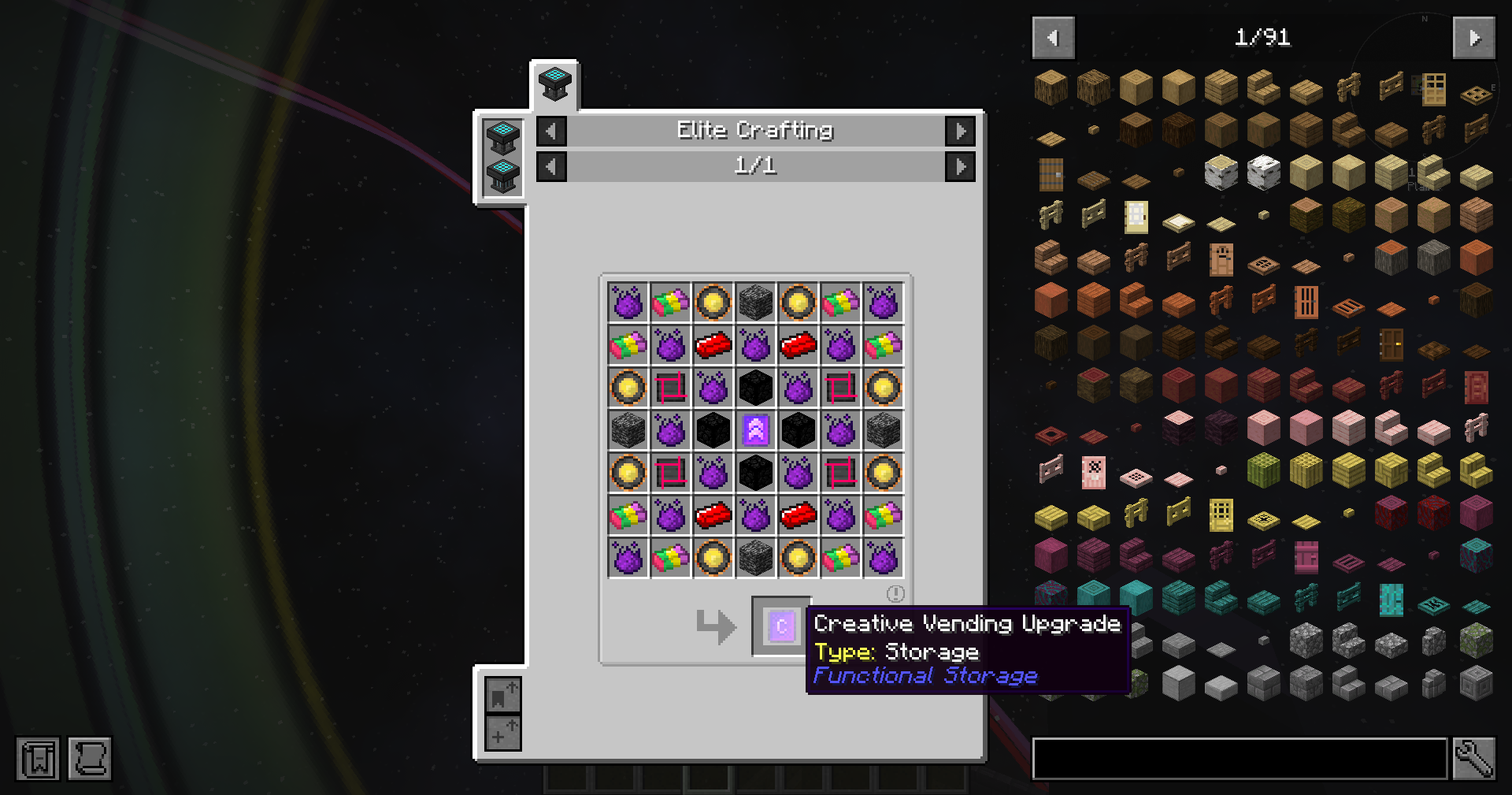Open the wrench configuration button
Viewport: 1512px width, 795px height.
(x=1473, y=759)
